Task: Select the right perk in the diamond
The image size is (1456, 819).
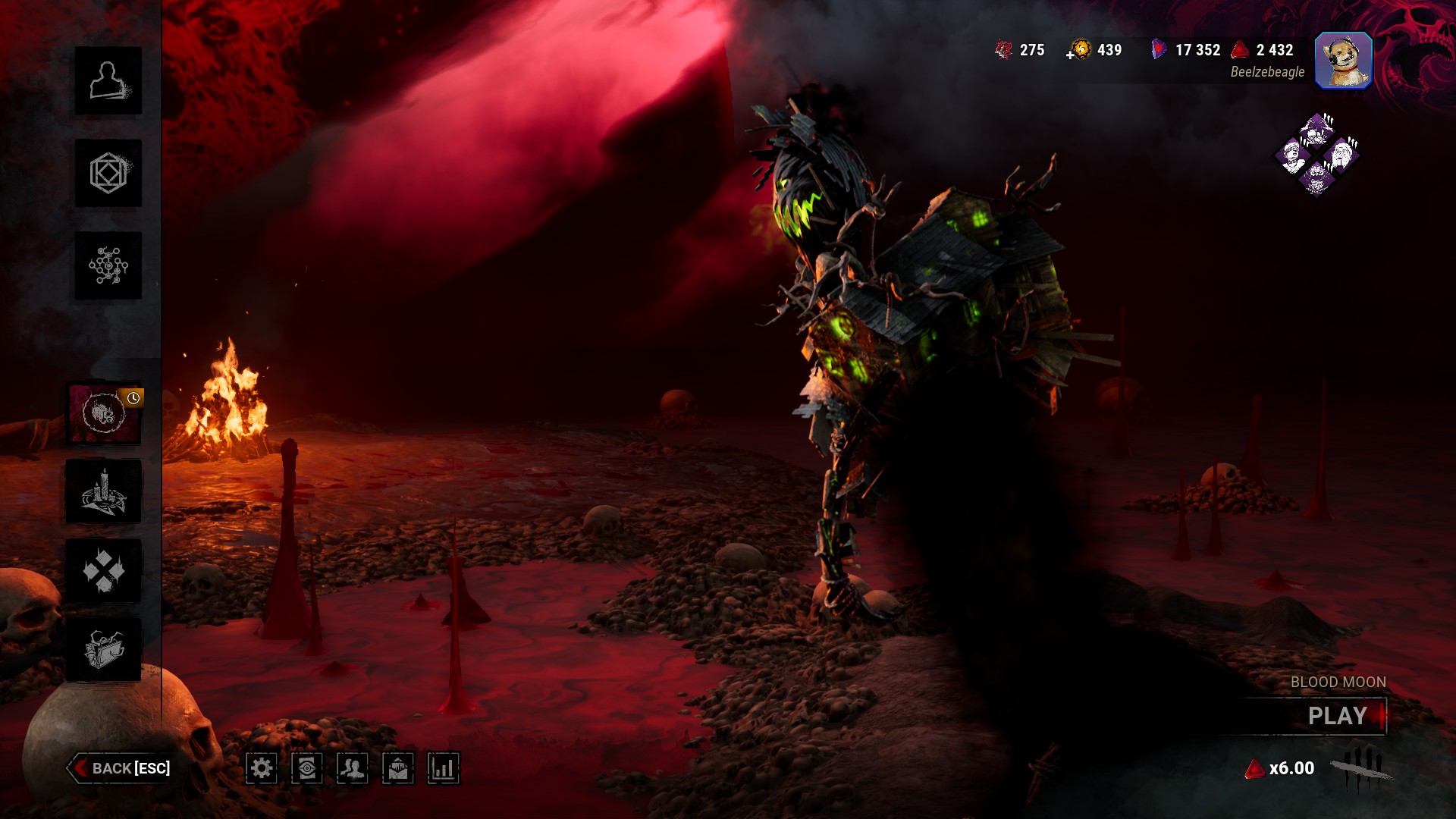Action: 1341,155
